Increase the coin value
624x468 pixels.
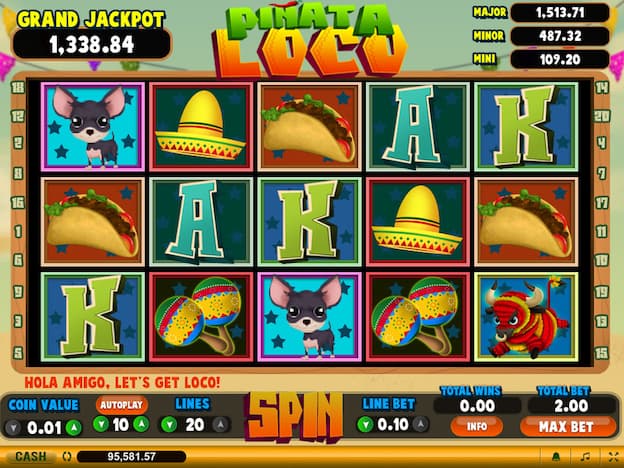(x=73, y=429)
